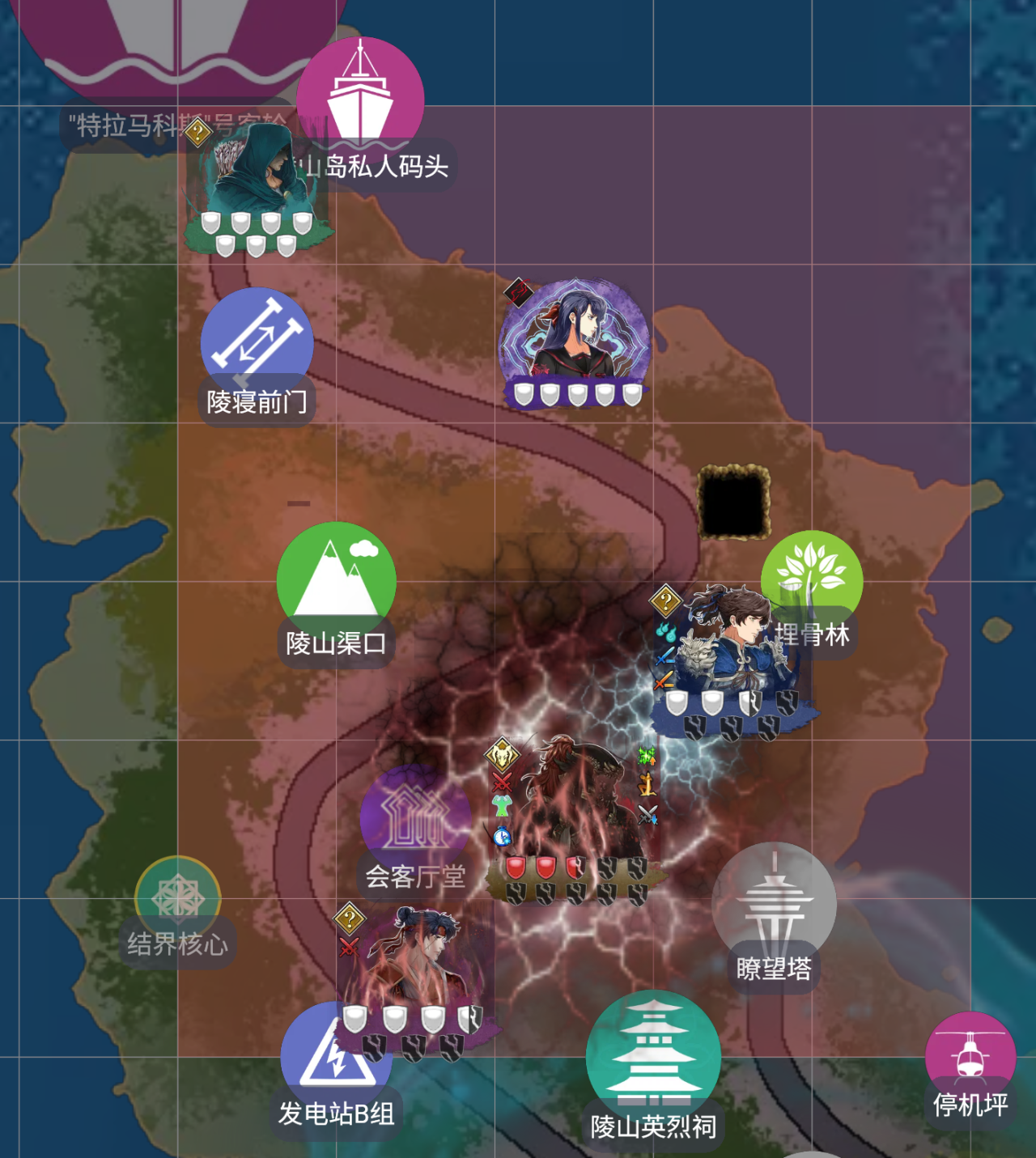Select the 陵寝前门 gate marker

pyautogui.click(x=257, y=342)
